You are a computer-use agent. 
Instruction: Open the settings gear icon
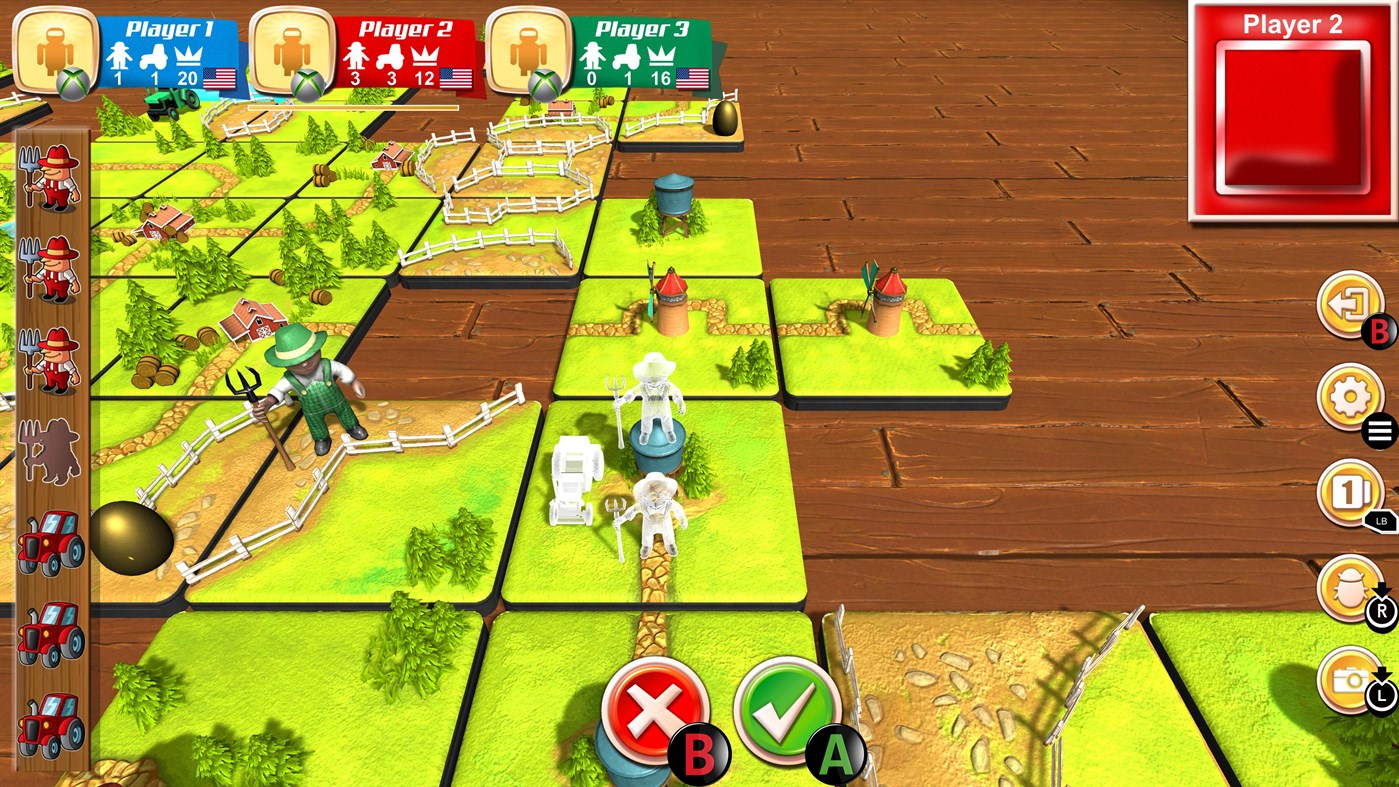click(x=1350, y=395)
